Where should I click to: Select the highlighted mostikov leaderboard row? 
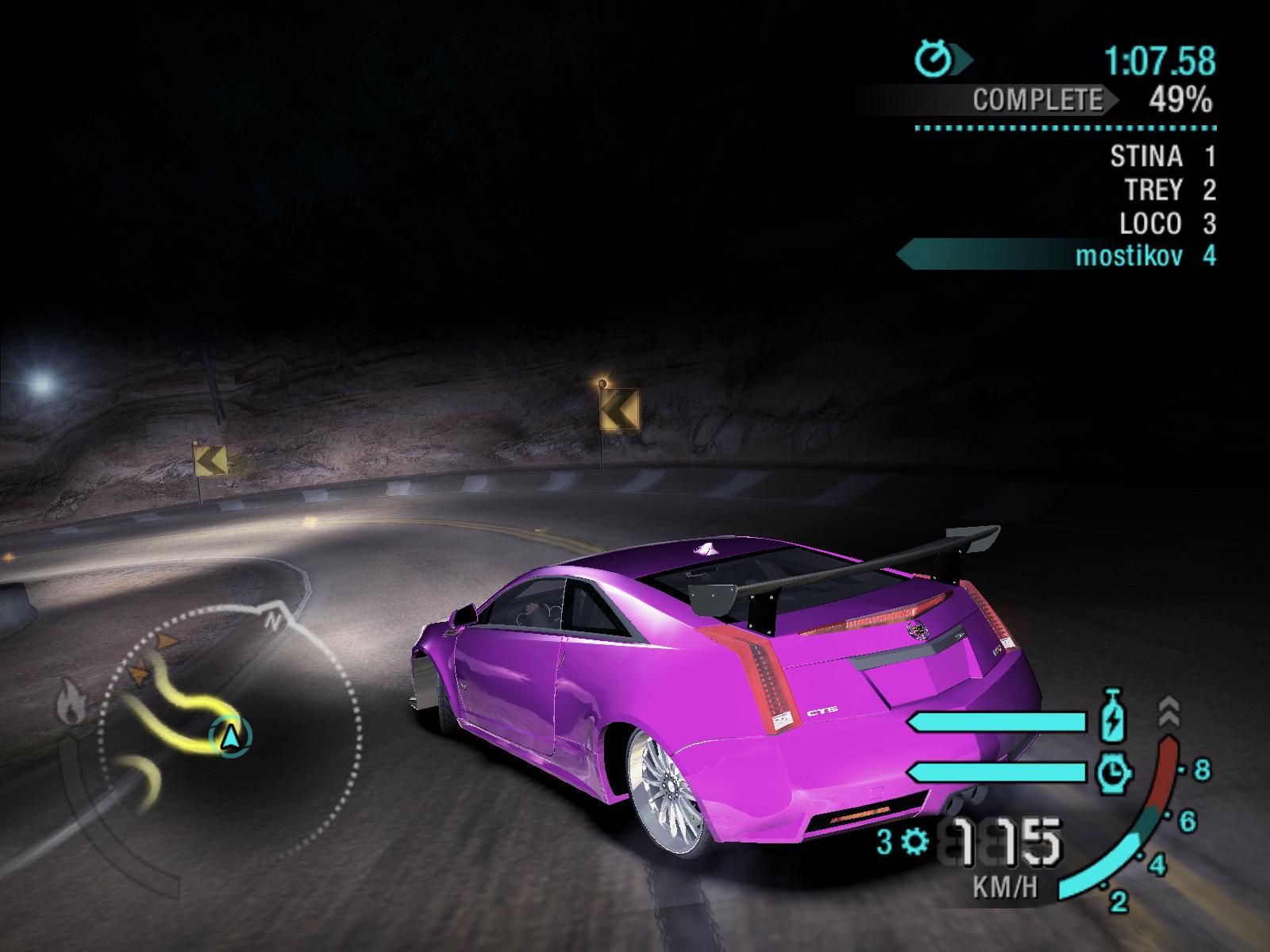(1145, 256)
